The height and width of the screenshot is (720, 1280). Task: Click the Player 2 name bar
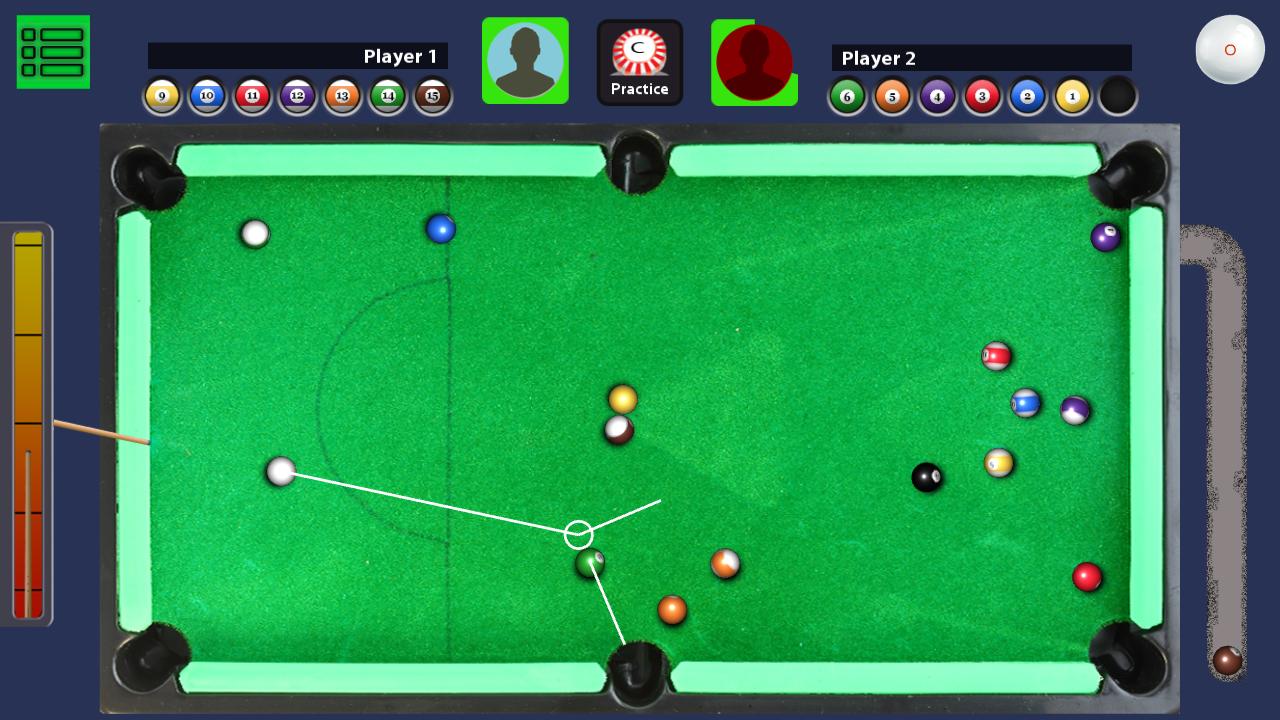pos(980,58)
